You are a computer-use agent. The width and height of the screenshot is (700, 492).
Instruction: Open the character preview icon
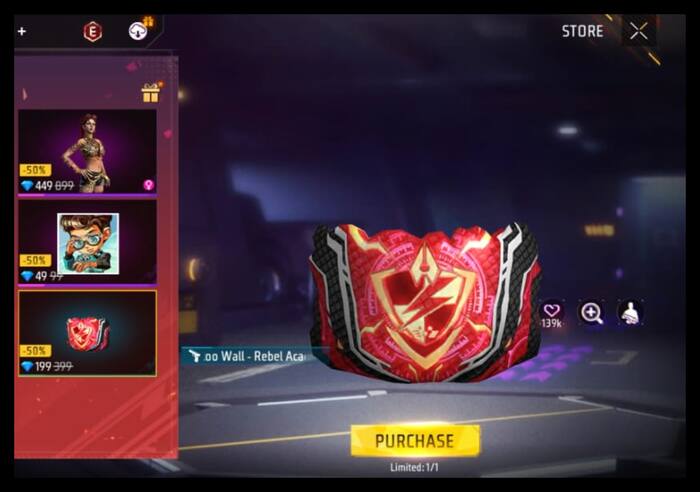coord(629,313)
